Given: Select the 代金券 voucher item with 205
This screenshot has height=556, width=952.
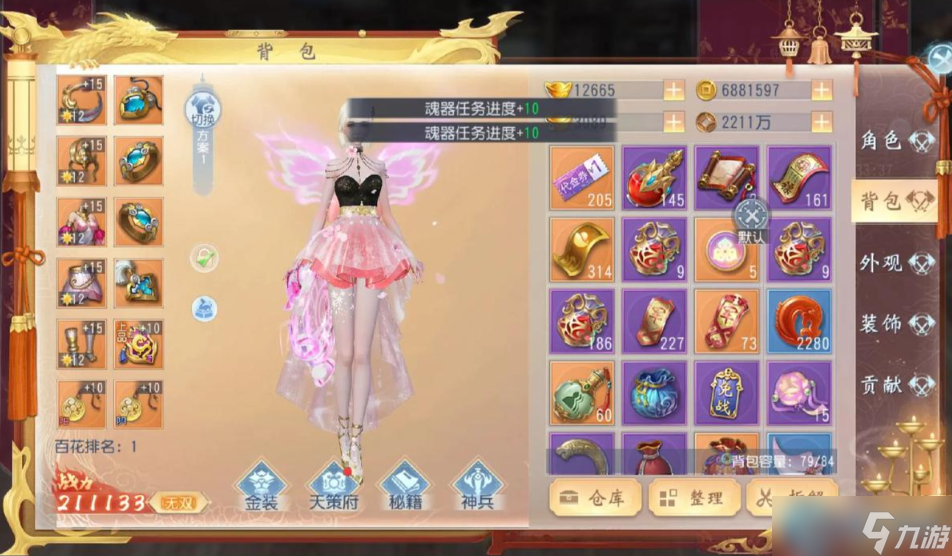Looking at the screenshot, I should click(581, 177).
